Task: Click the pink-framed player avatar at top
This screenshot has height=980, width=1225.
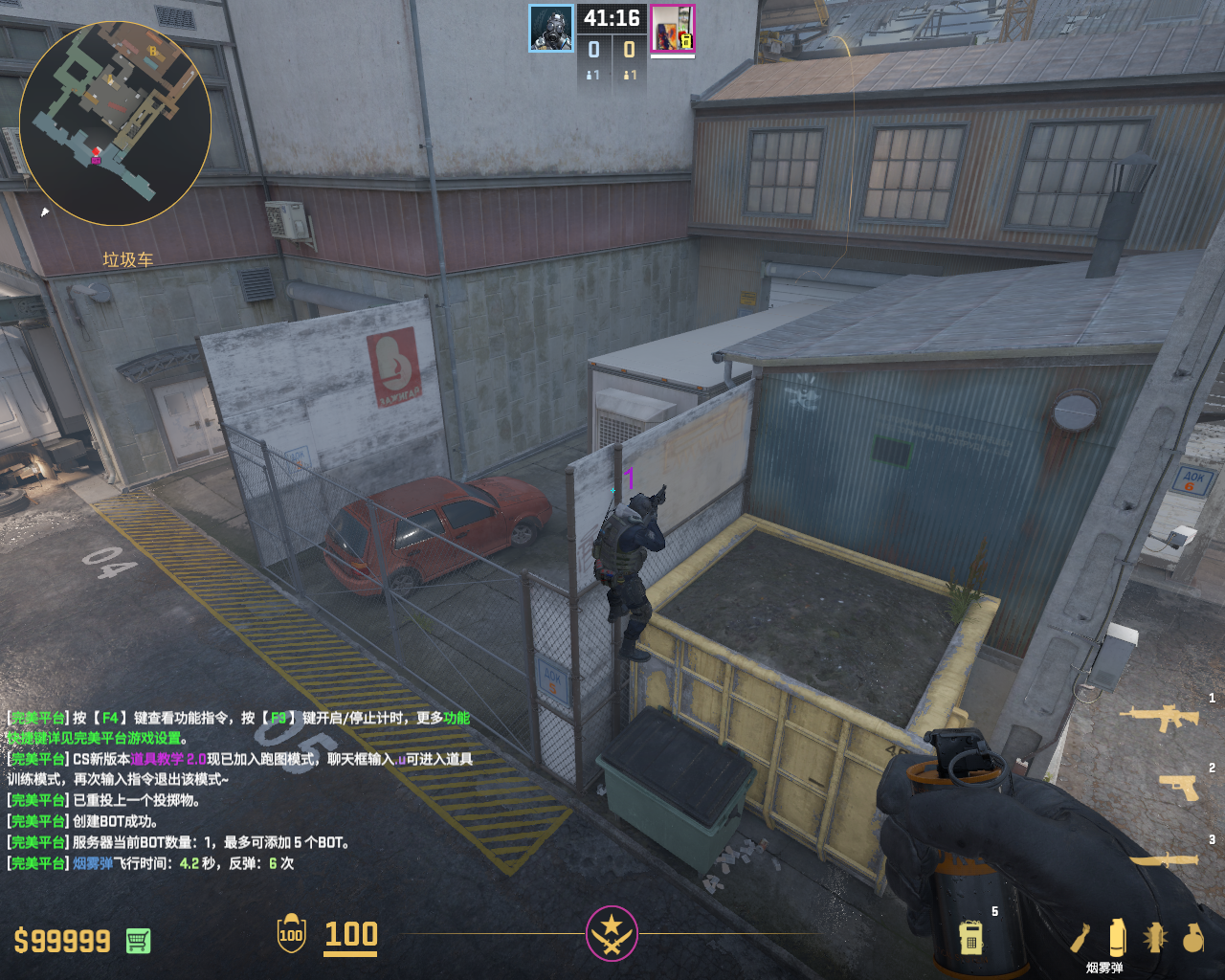Action: pos(672,29)
